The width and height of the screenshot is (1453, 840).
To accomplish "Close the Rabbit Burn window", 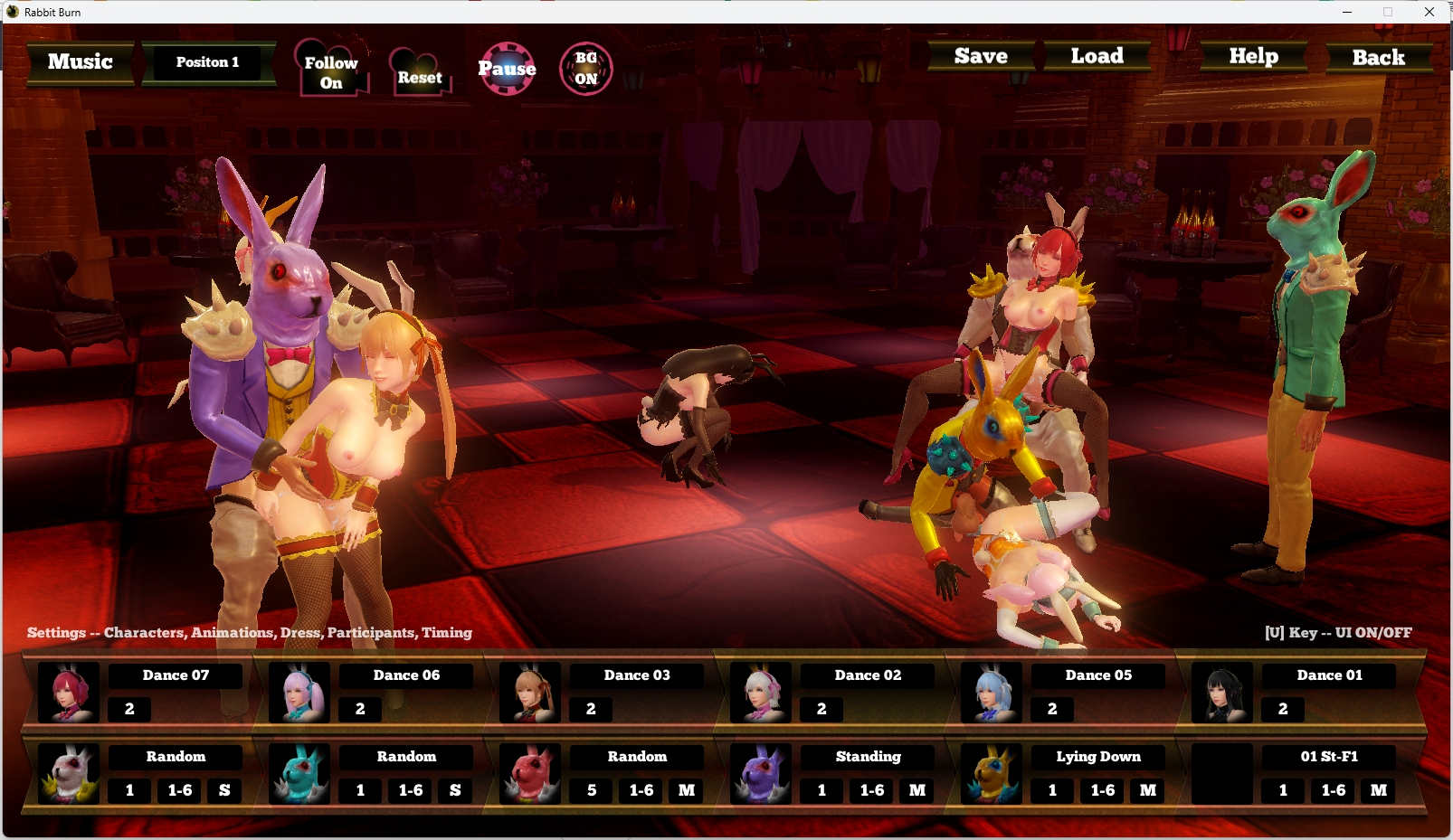I will click(x=1429, y=12).
